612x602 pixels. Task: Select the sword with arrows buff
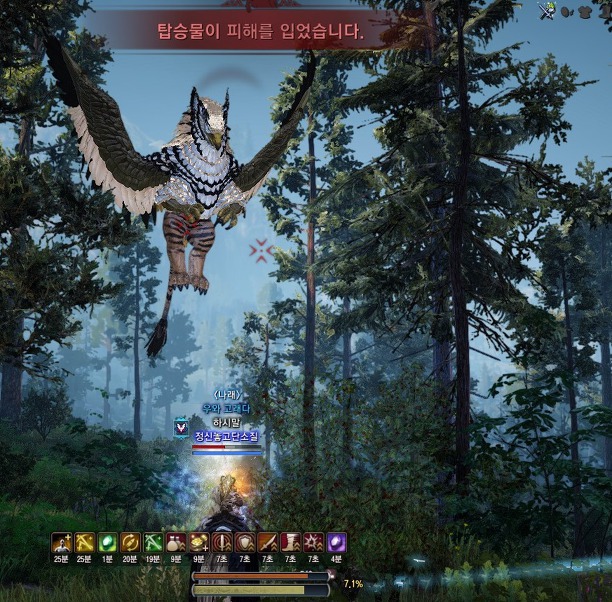[x=268, y=543]
